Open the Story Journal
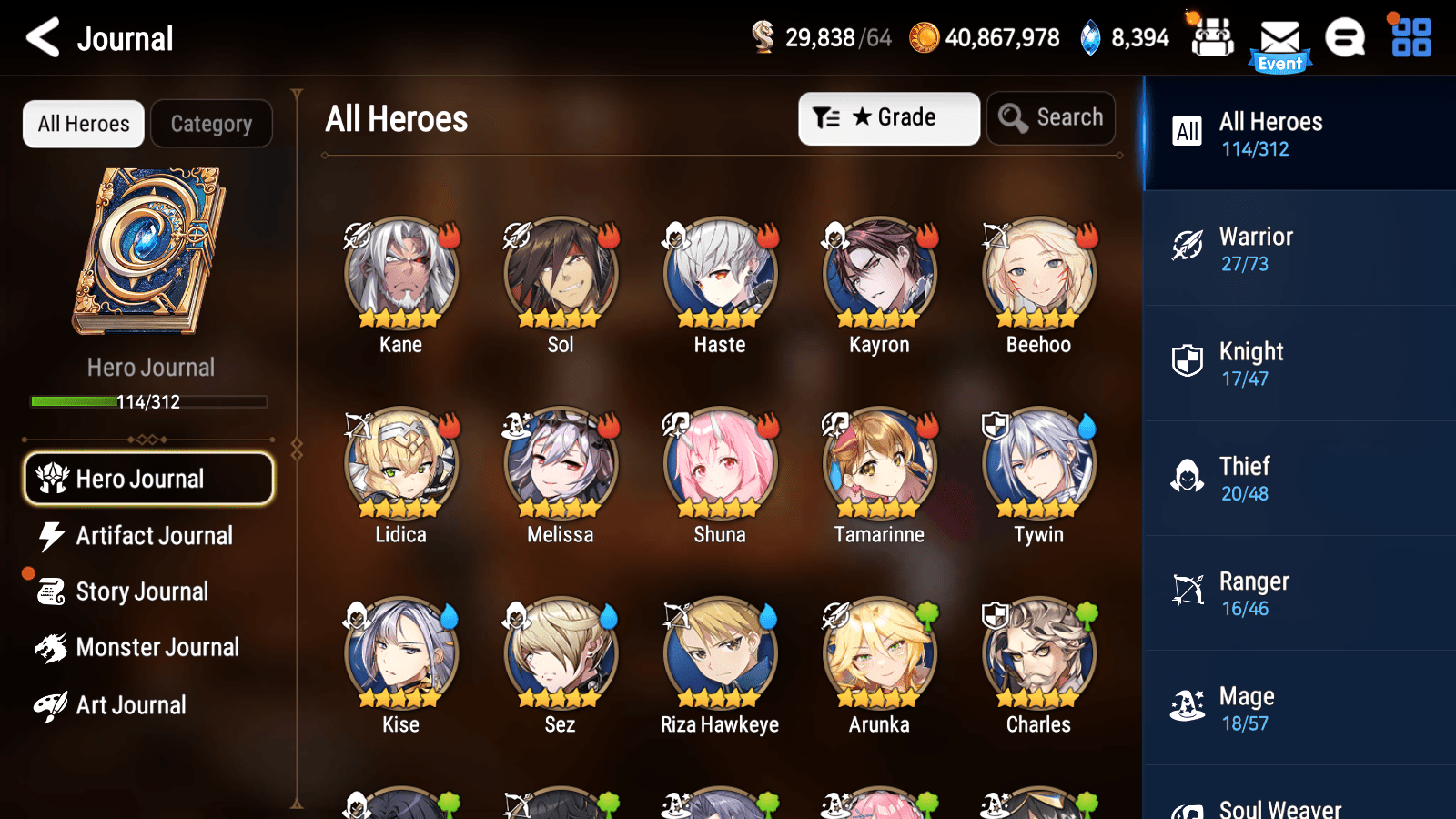 pos(141,591)
